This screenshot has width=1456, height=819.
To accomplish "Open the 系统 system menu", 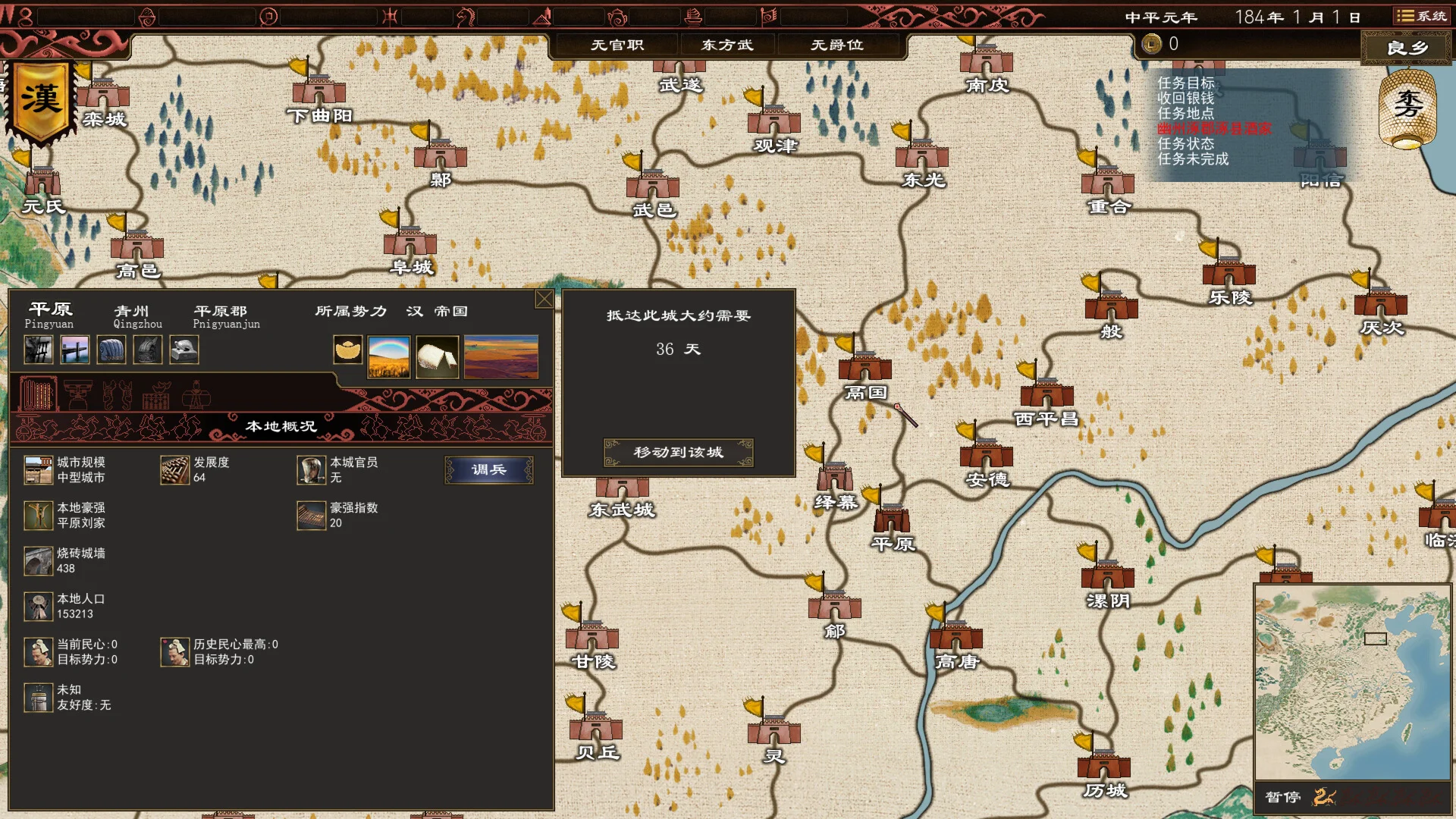I will [1422, 16].
